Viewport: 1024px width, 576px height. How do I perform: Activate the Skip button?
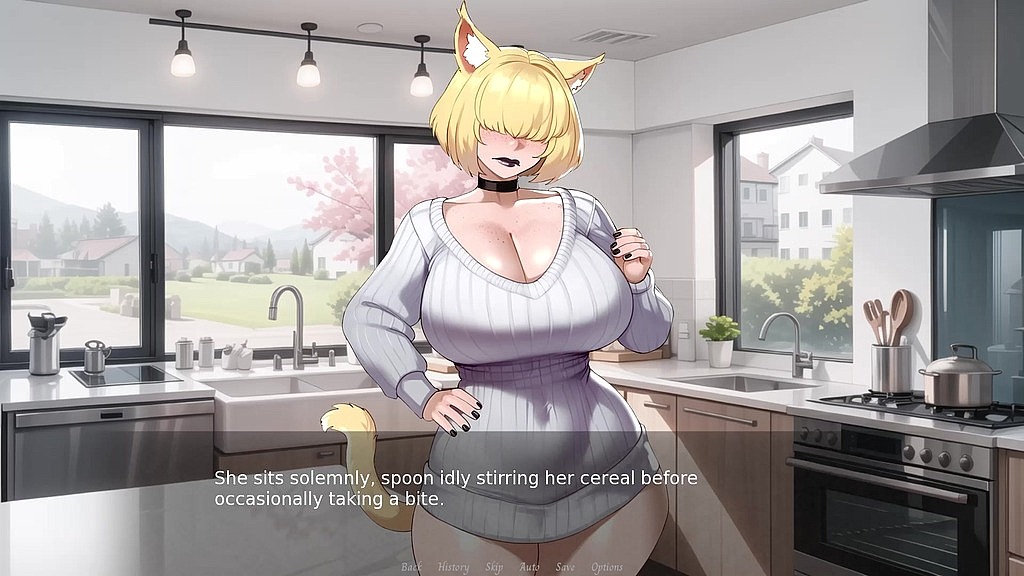(x=494, y=567)
